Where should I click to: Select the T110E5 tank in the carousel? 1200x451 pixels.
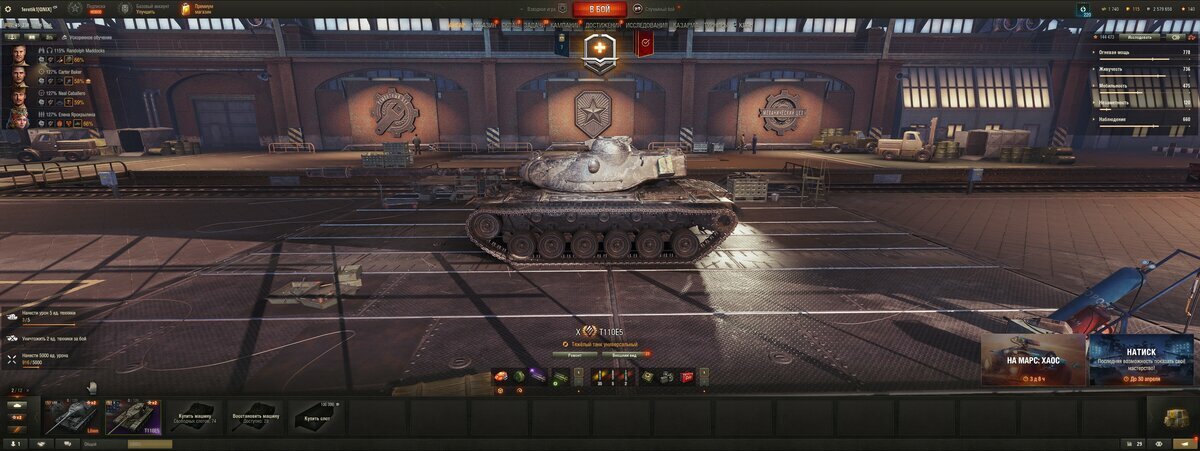(133, 417)
